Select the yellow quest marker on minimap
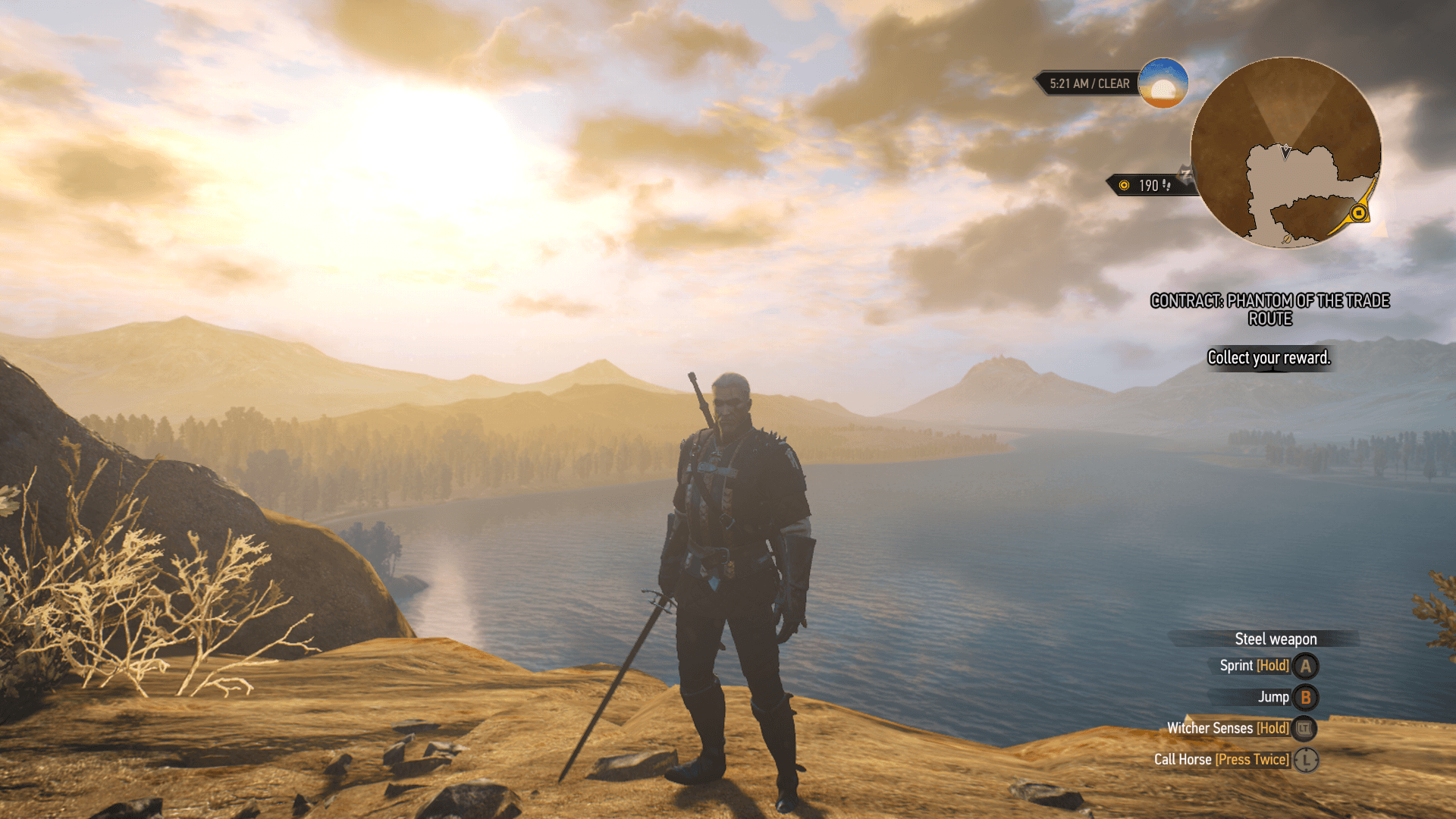 pos(1359,213)
